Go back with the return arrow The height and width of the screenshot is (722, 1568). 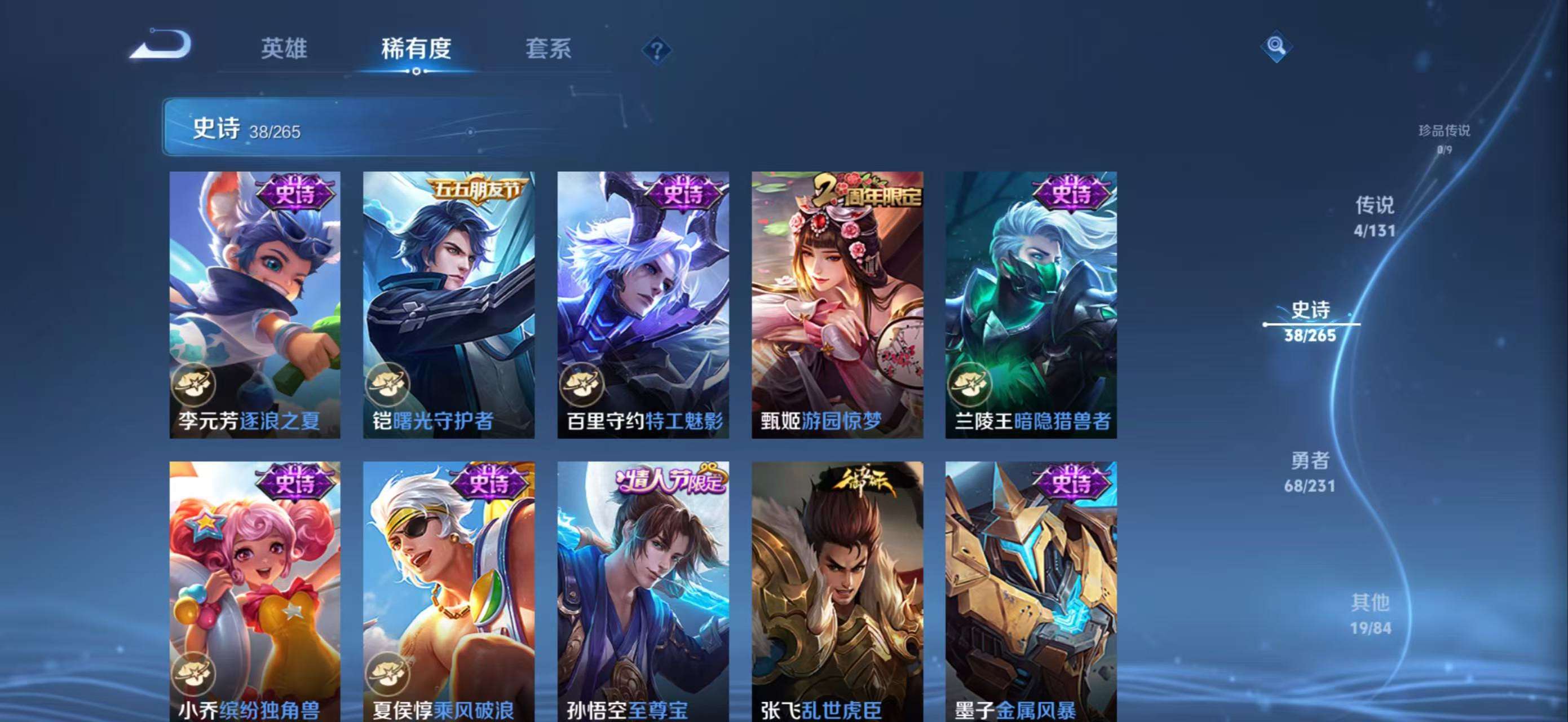click(161, 46)
